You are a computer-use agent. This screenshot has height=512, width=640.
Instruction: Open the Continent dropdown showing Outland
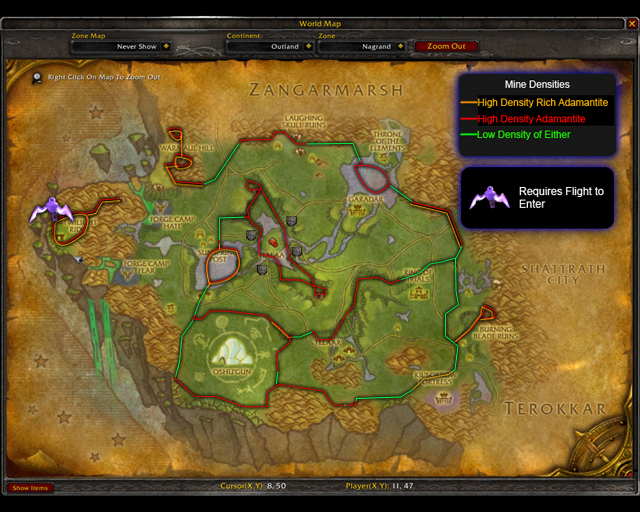click(x=307, y=46)
